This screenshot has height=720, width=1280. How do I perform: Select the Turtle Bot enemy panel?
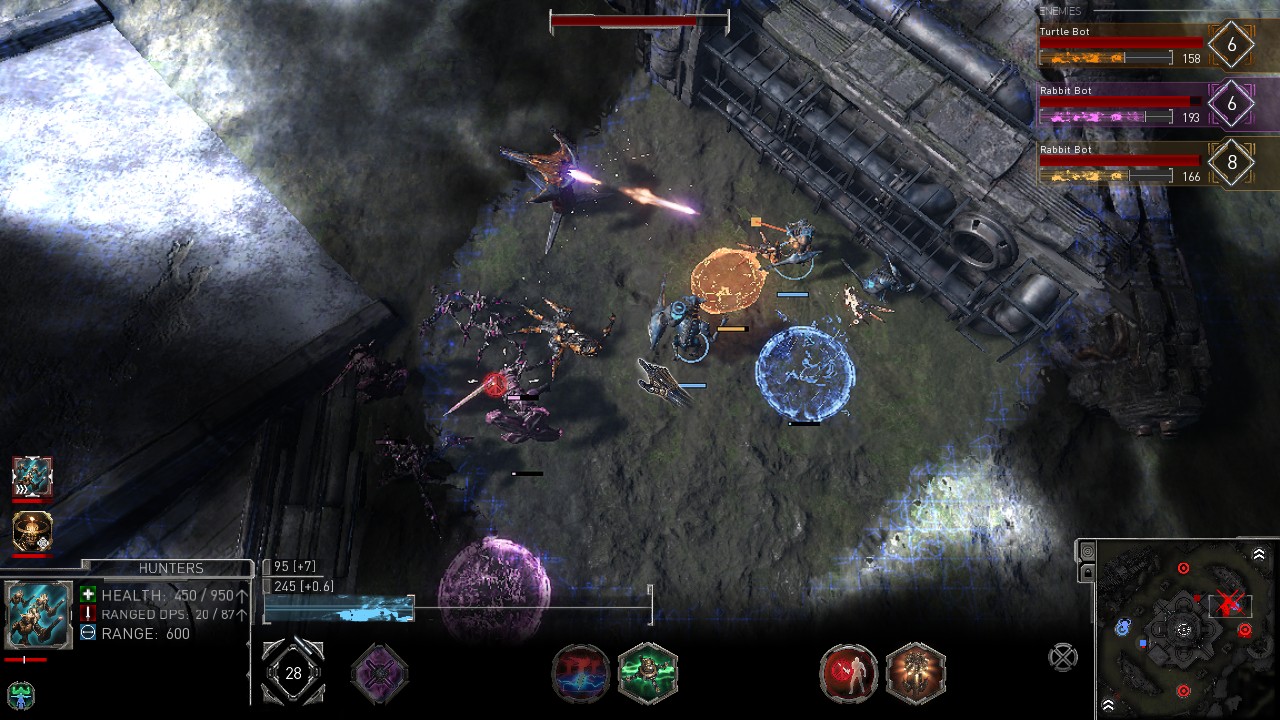pyautogui.click(x=1120, y=46)
